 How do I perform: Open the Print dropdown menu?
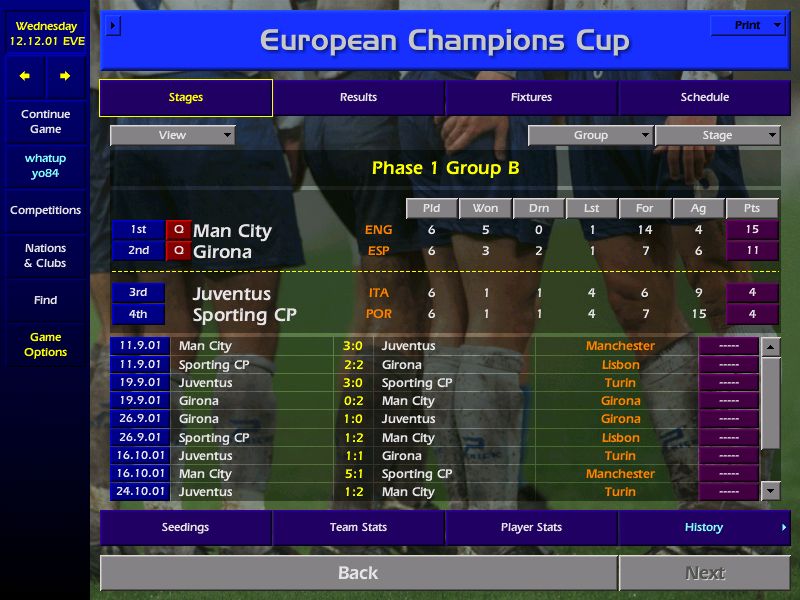point(748,25)
